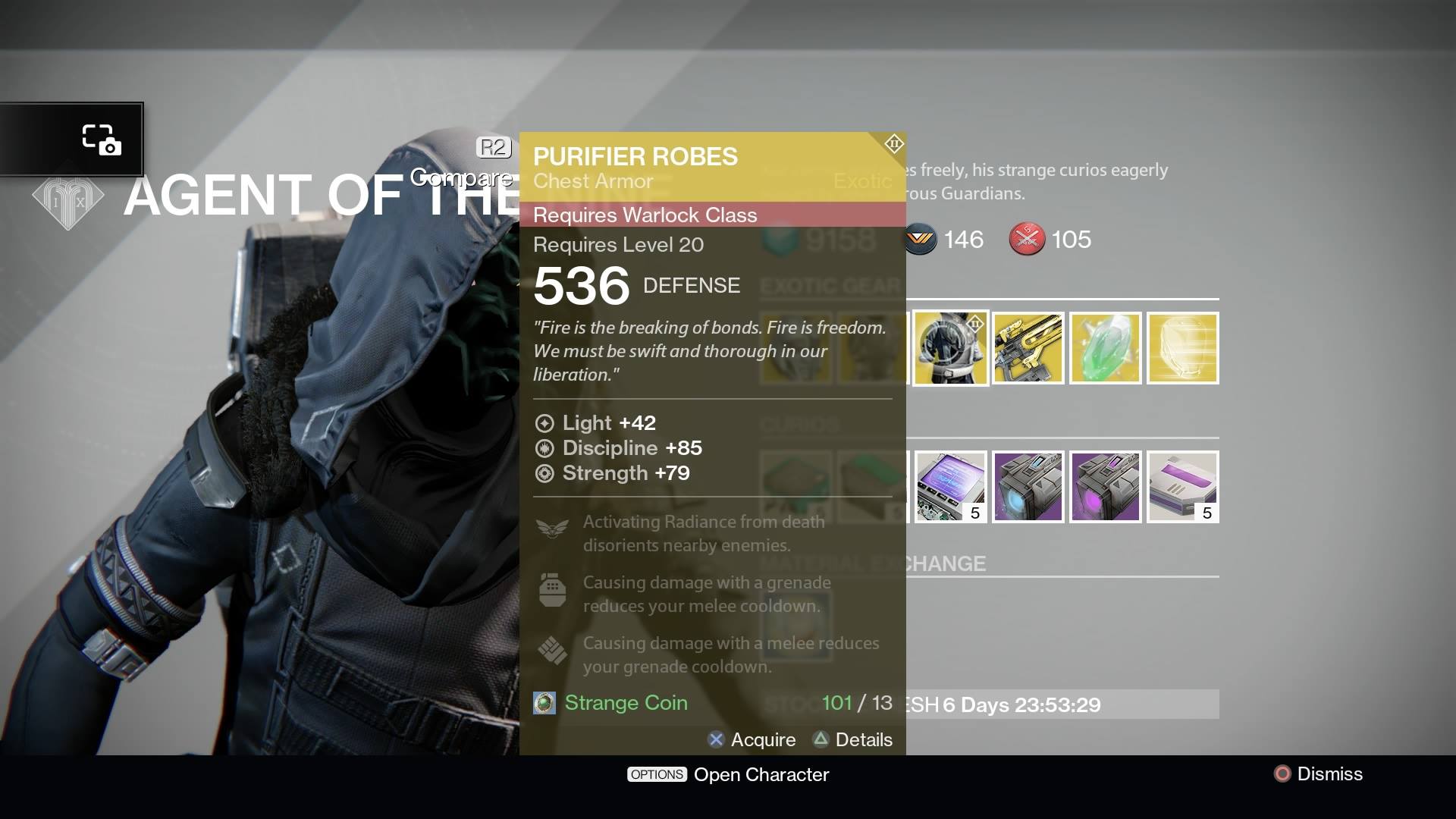Click the Crucible marks icon showing 105
Viewport: 1456px width, 819px height.
(x=1027, y=240)
